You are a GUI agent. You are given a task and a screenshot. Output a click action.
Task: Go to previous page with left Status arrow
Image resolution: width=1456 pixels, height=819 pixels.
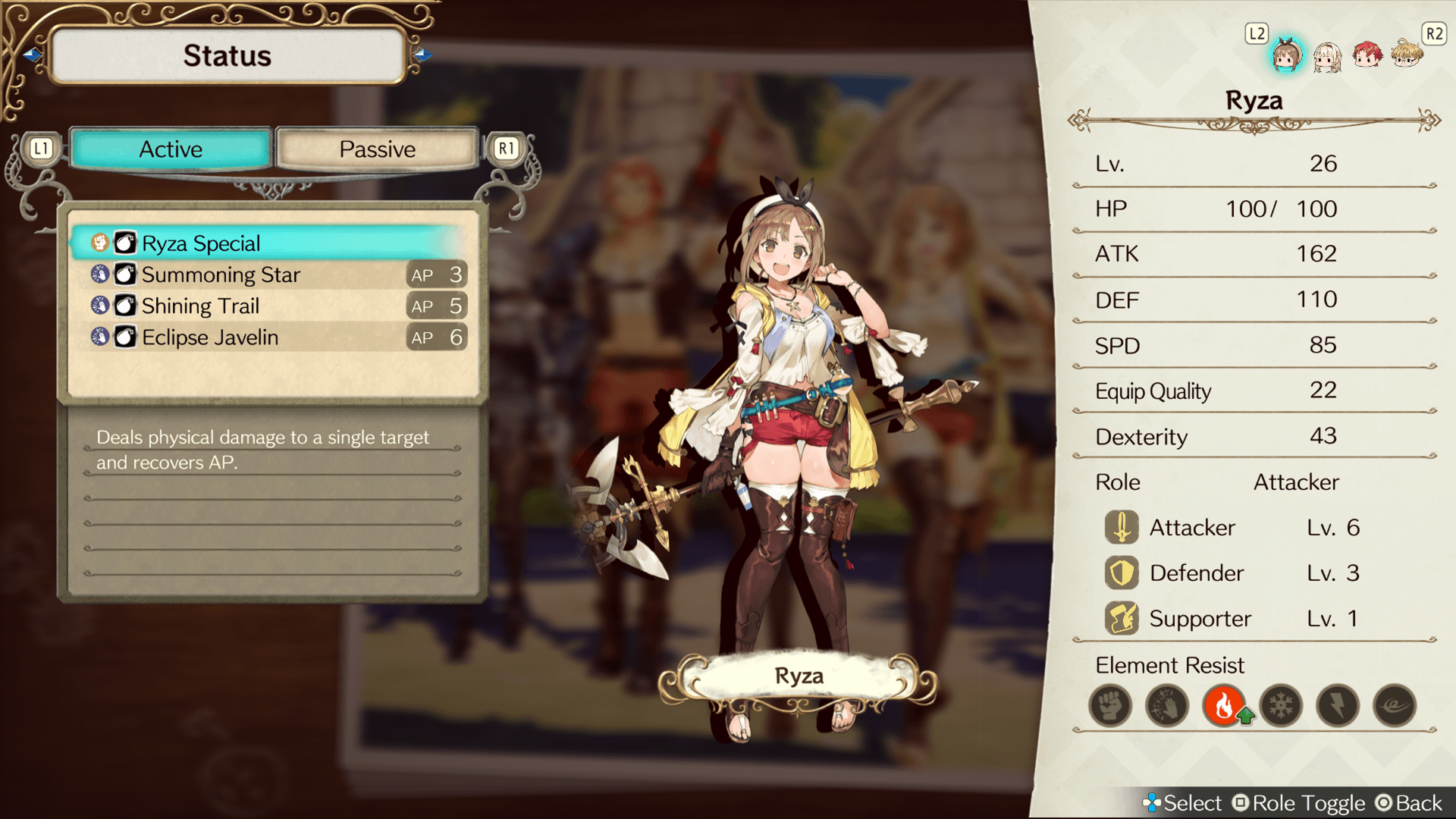click(32, 55)
